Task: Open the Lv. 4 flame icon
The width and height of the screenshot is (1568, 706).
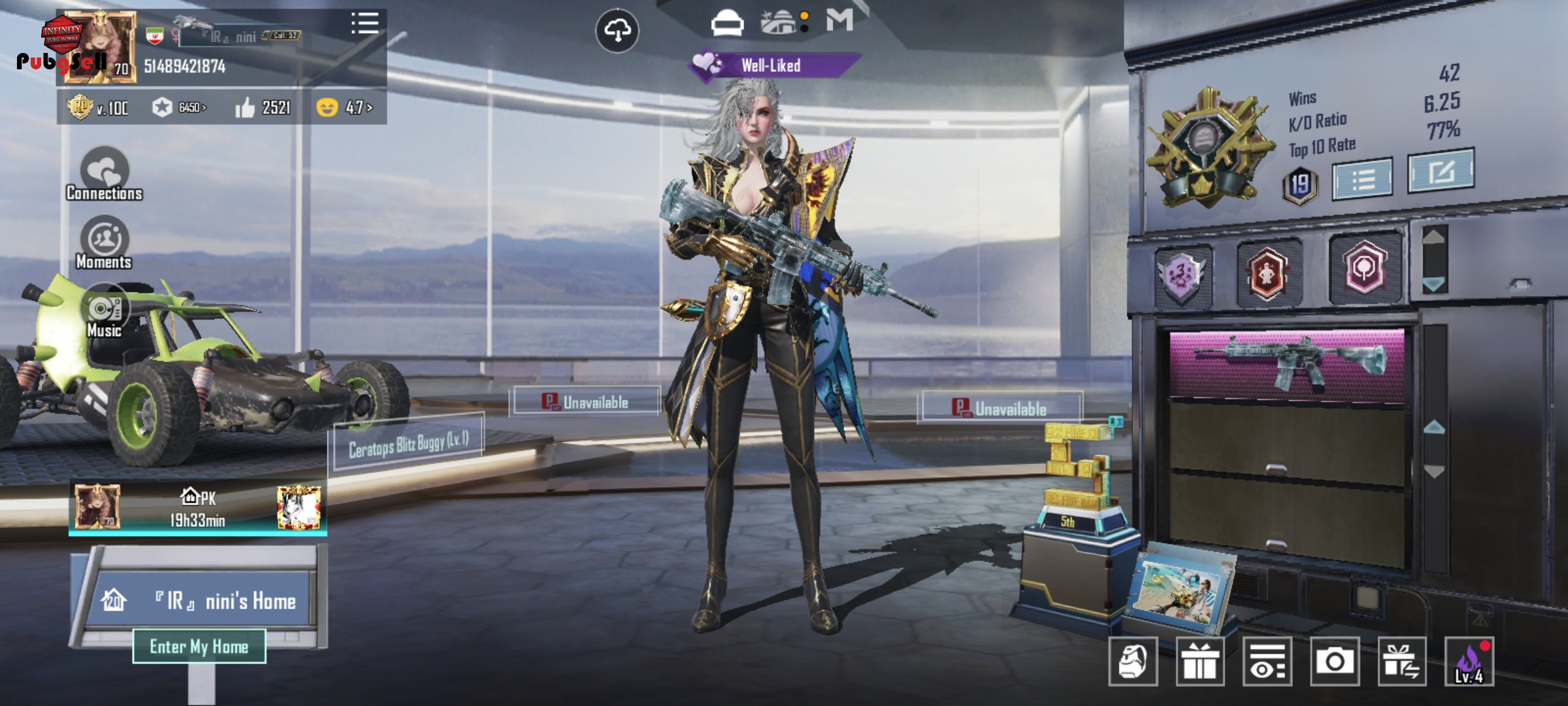Action: [x=1469, y=662]
